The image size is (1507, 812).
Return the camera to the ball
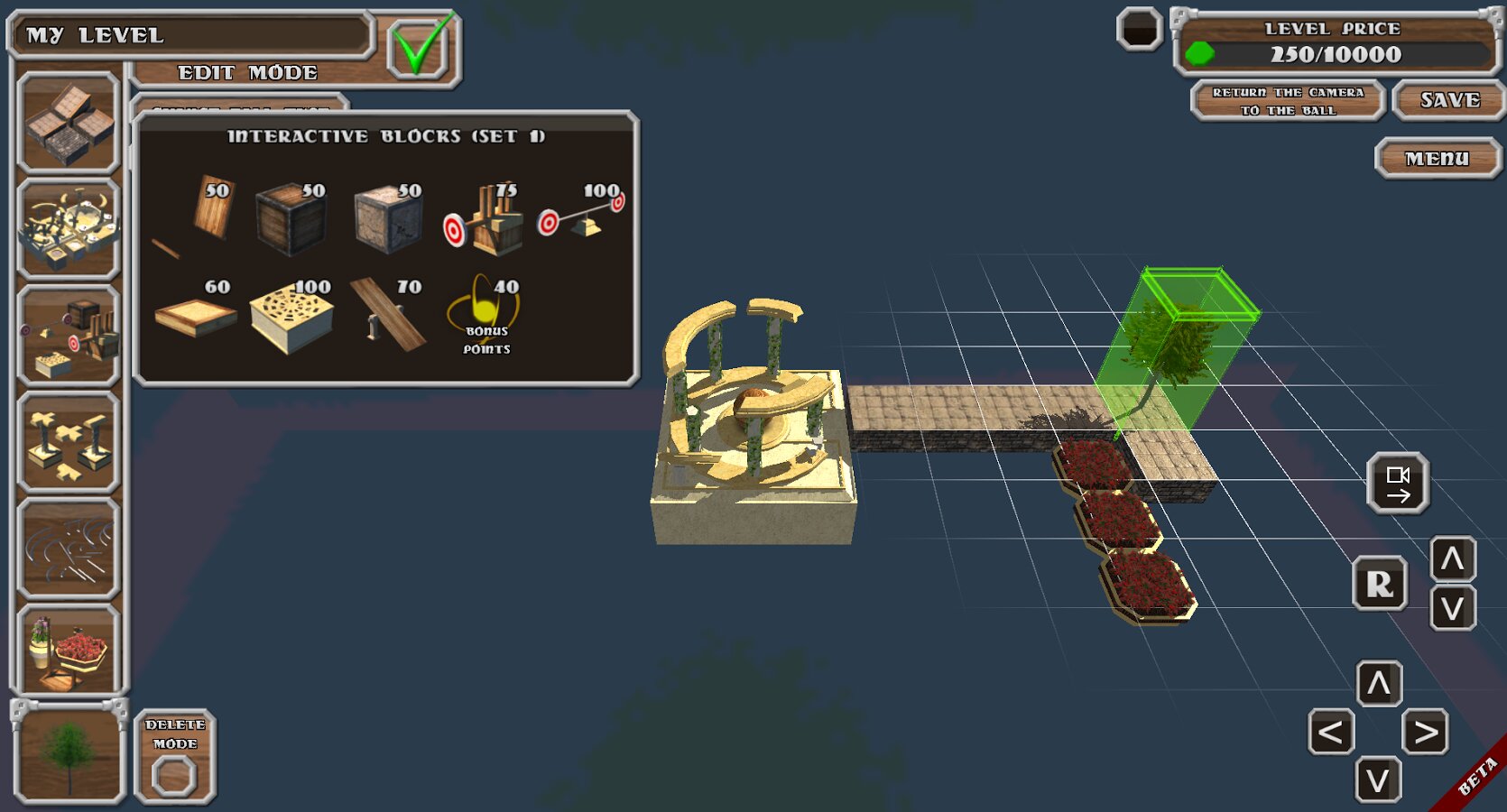click(x=1288, y=101)
